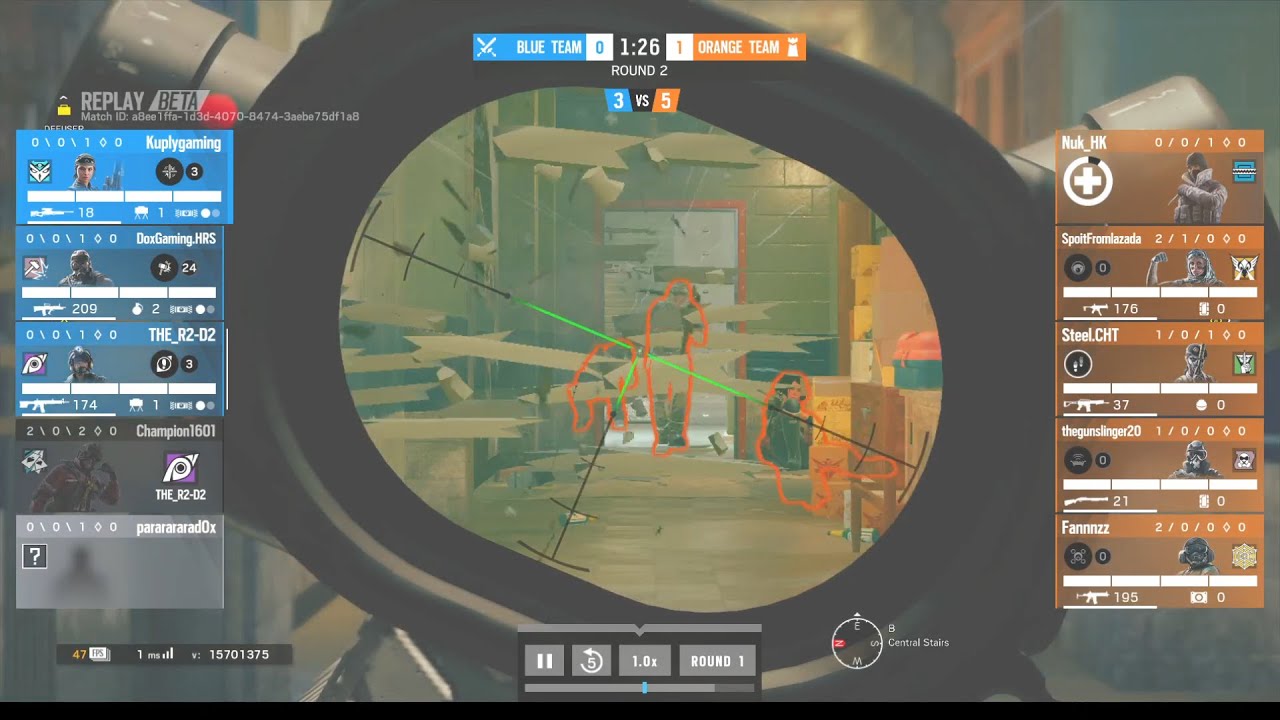Pause the replay playback
Viewport: 1280px width, 720px height.
(x=545, y=661)
